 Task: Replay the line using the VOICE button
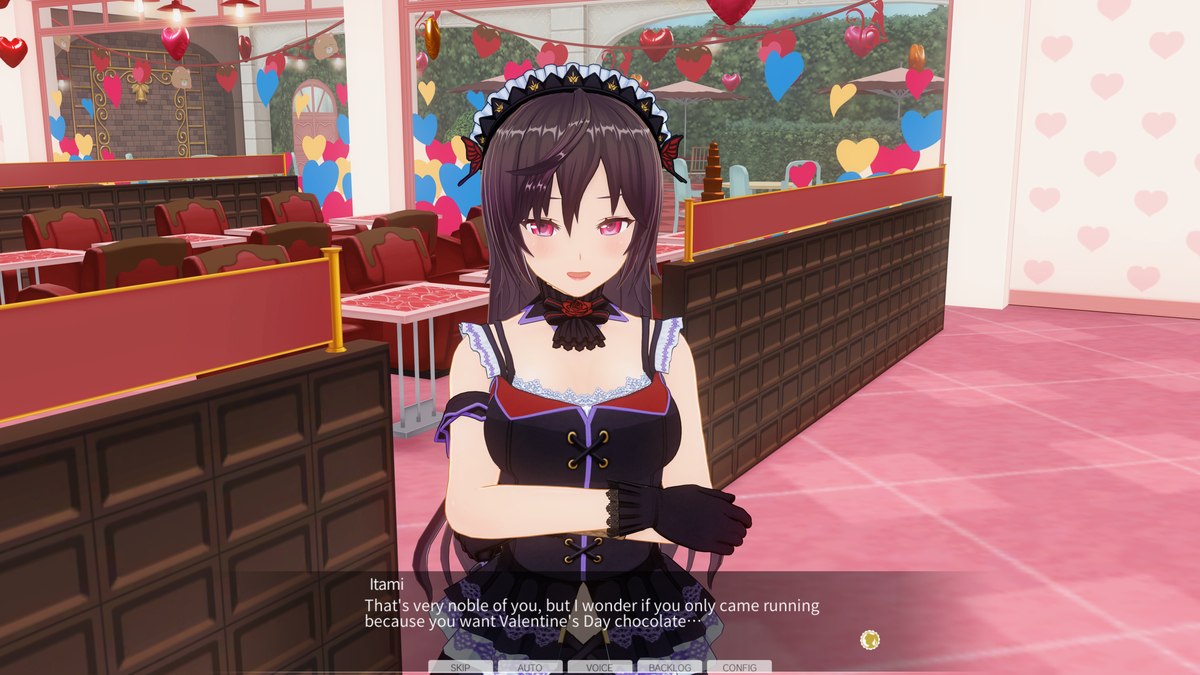click(600, 667)
